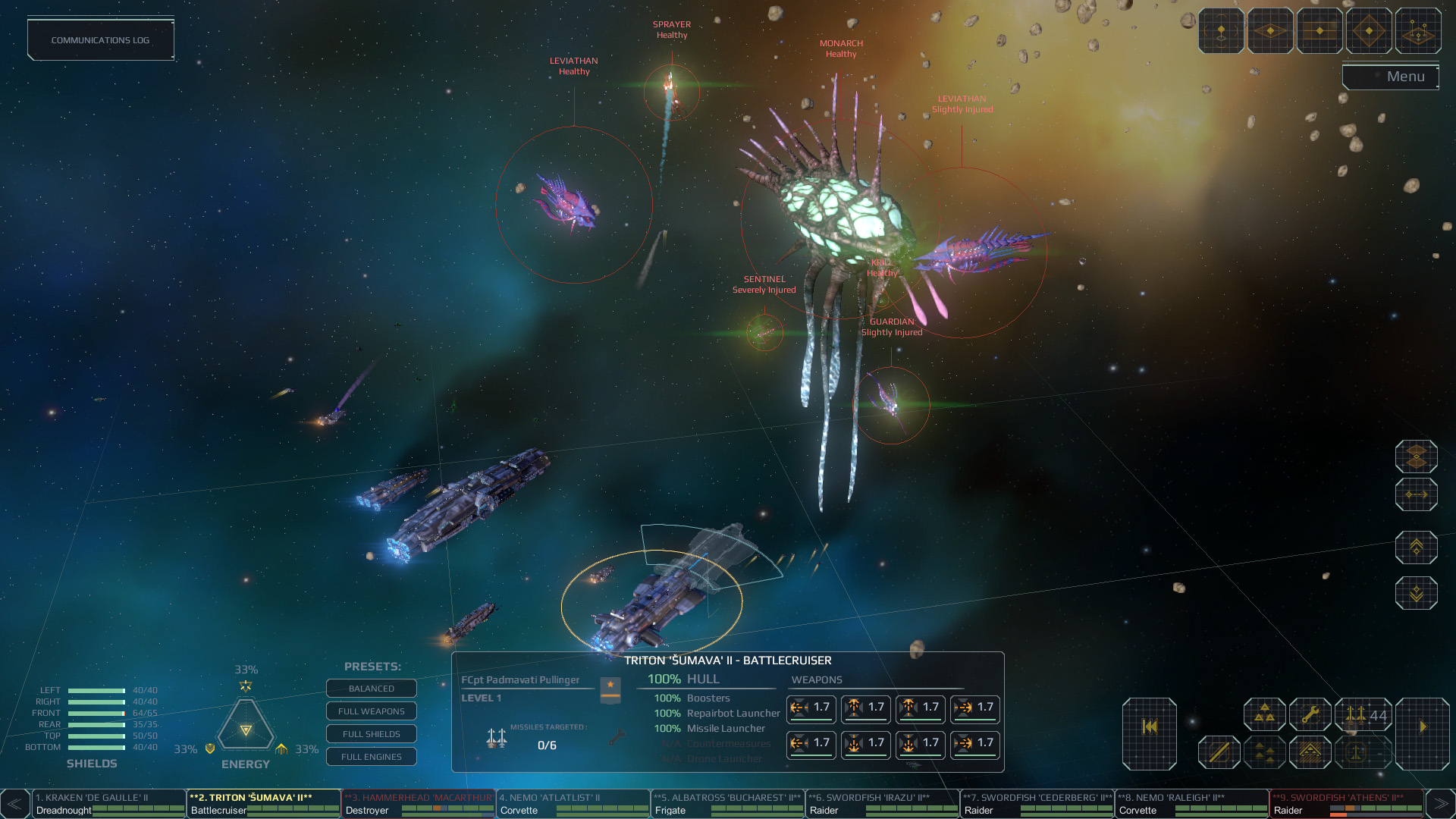1456x819 pixels.
Task: Select the triangle fleet grouping icon
Action: pos(1264,714)
